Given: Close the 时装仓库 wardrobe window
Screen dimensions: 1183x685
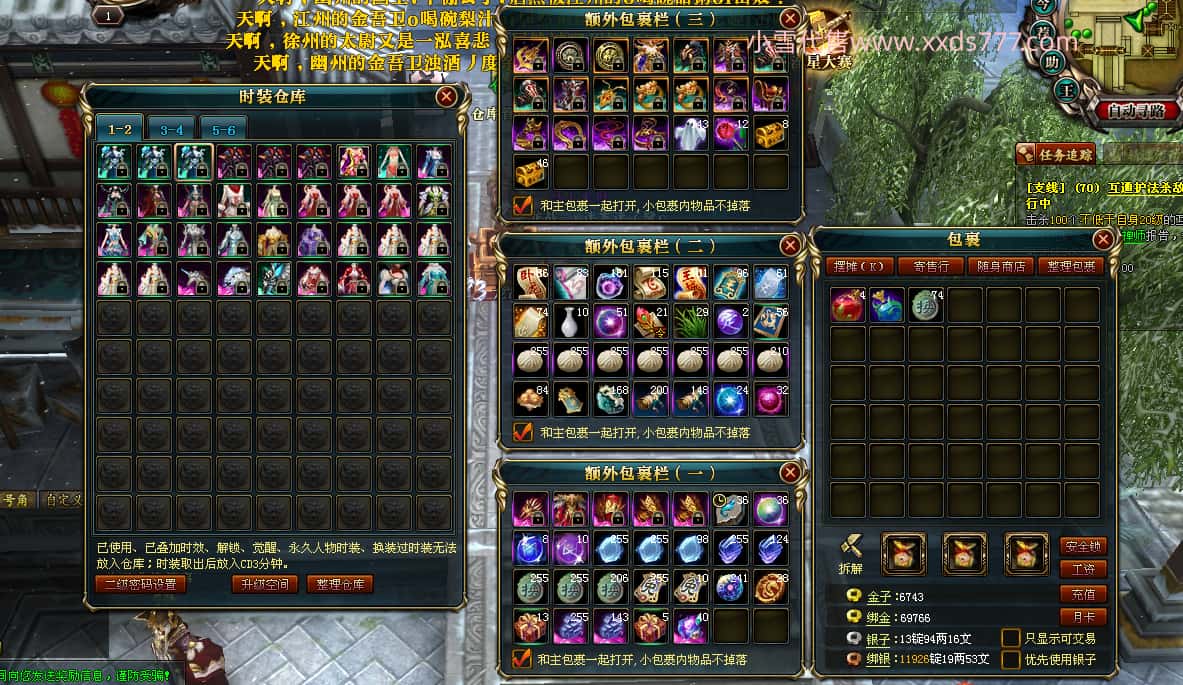Looking at the screenshot, I should tap(447, 97).
